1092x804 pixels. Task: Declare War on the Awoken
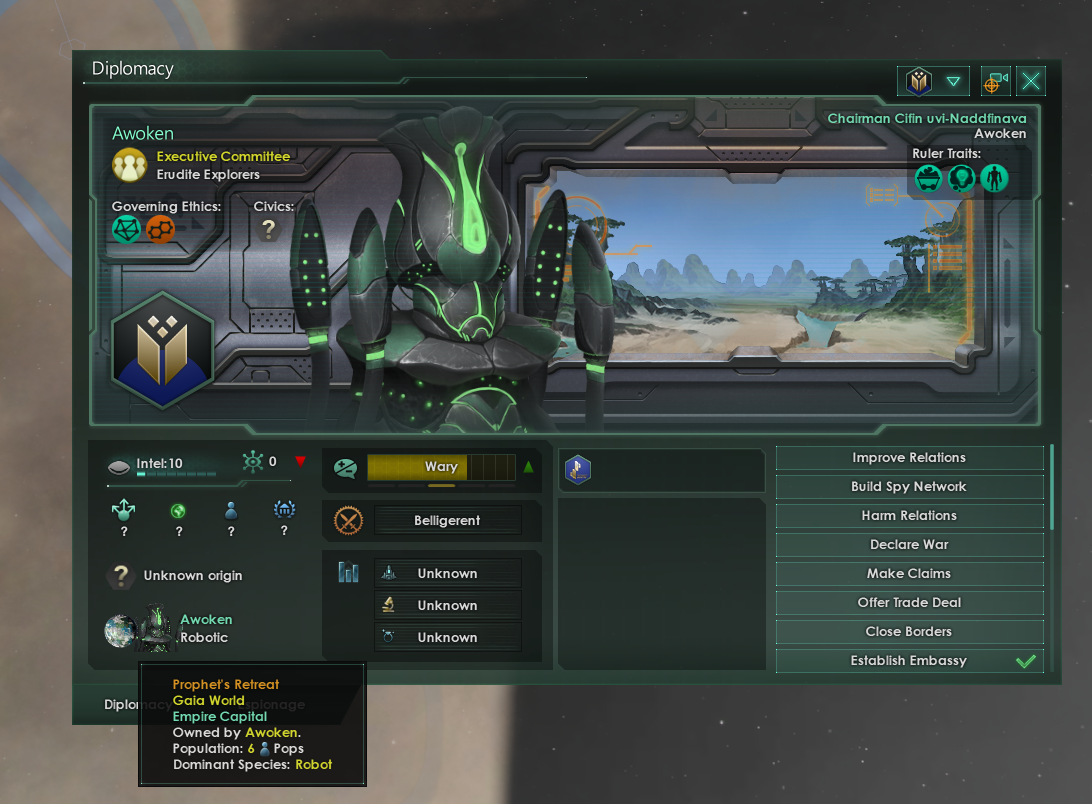(909, 545)
